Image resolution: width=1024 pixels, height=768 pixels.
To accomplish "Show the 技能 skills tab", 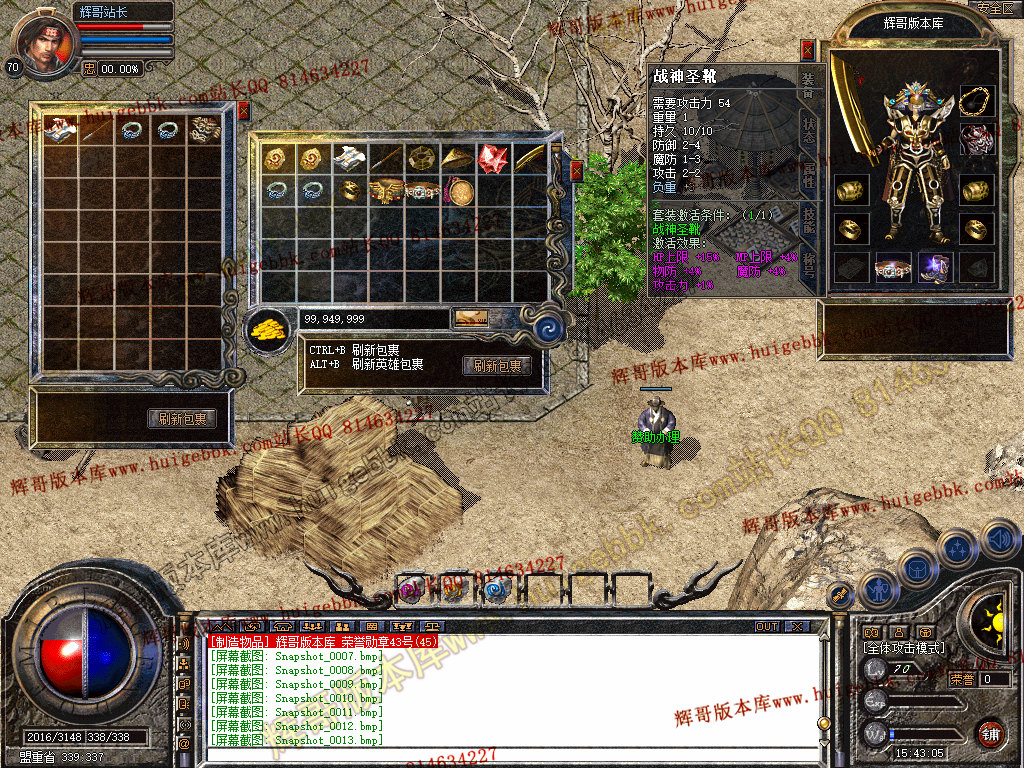I will 810,220.
